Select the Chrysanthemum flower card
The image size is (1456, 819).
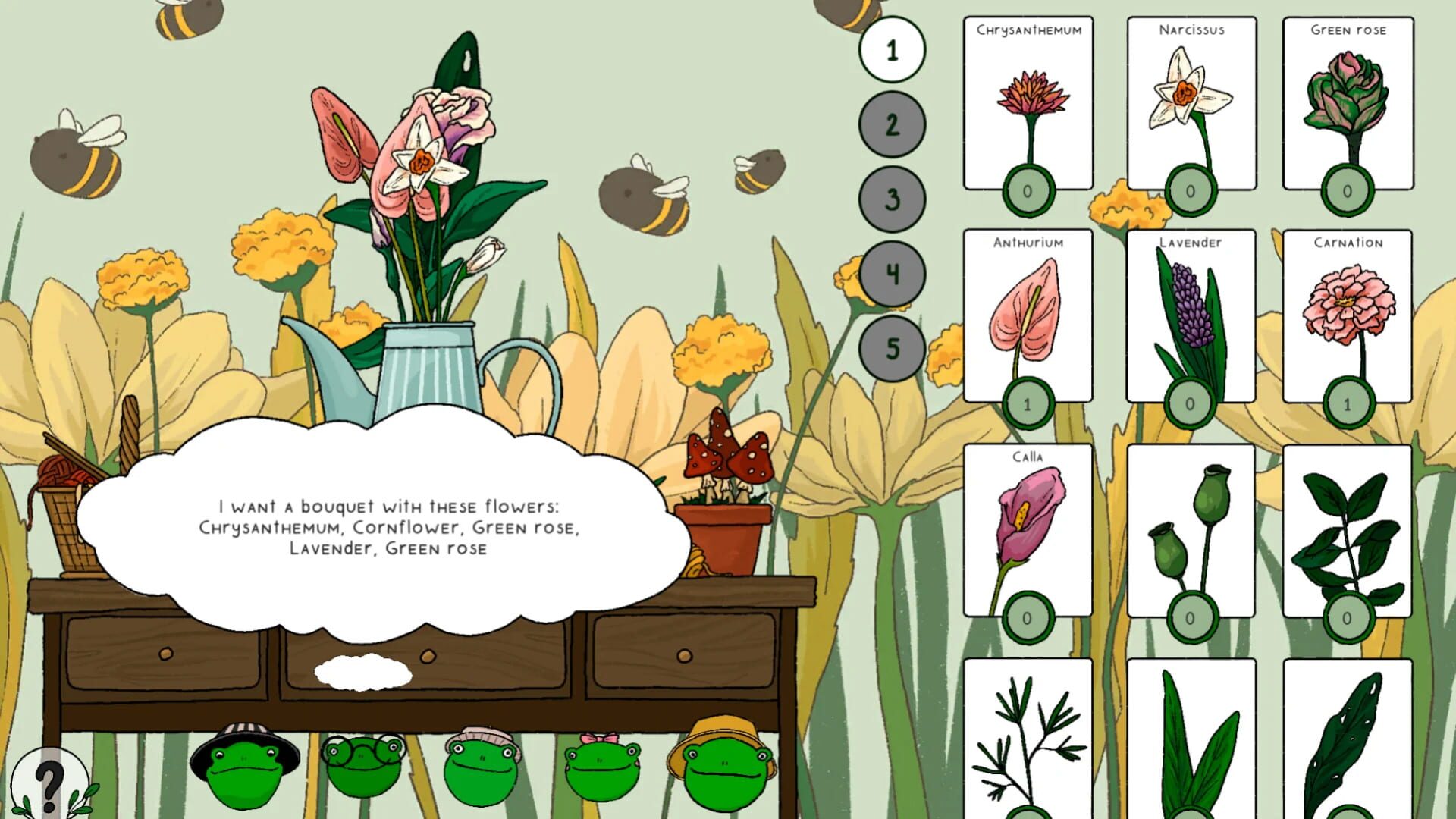[1028, 106]
